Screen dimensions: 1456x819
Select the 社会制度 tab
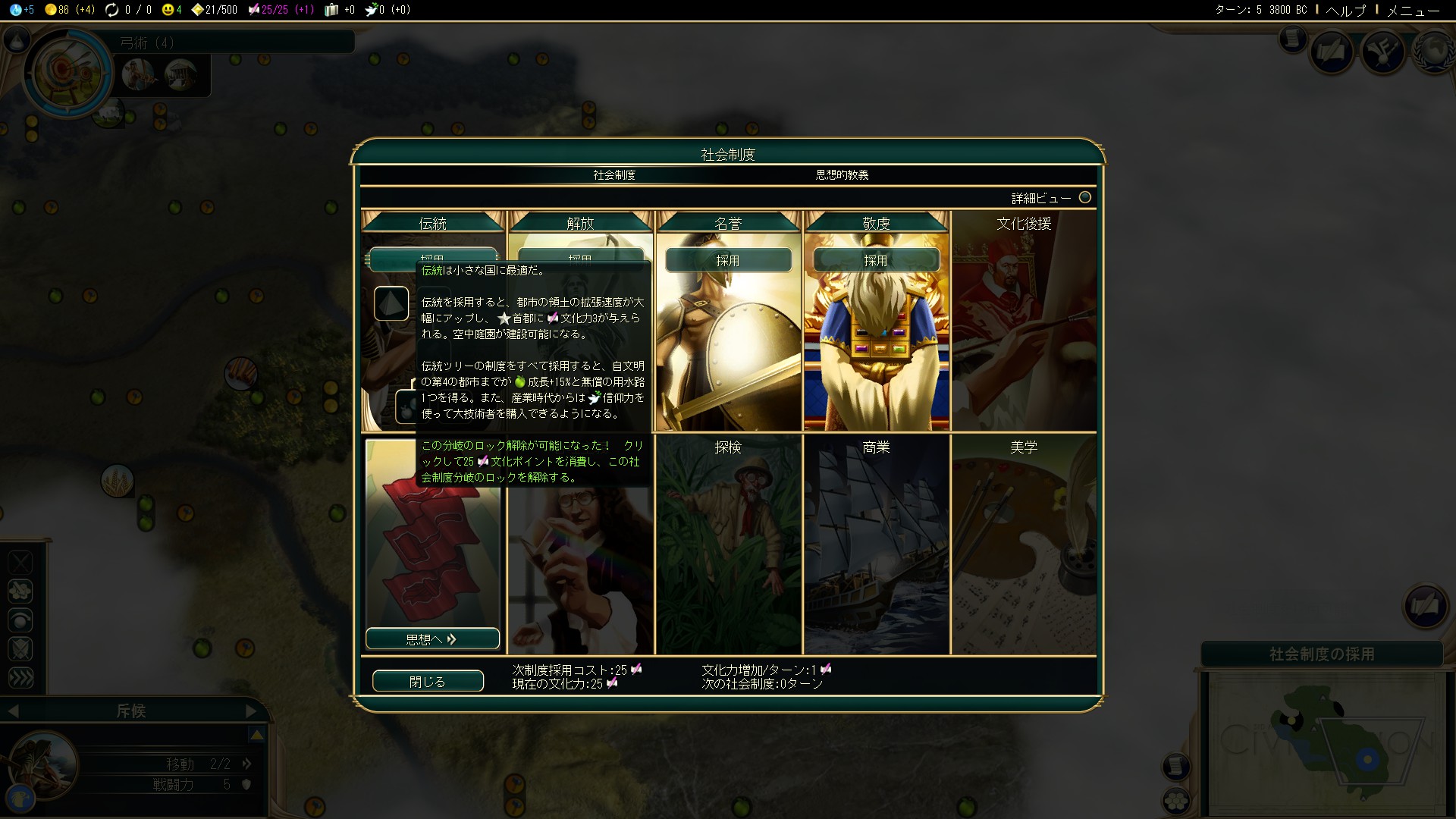(x=614, y=175)
